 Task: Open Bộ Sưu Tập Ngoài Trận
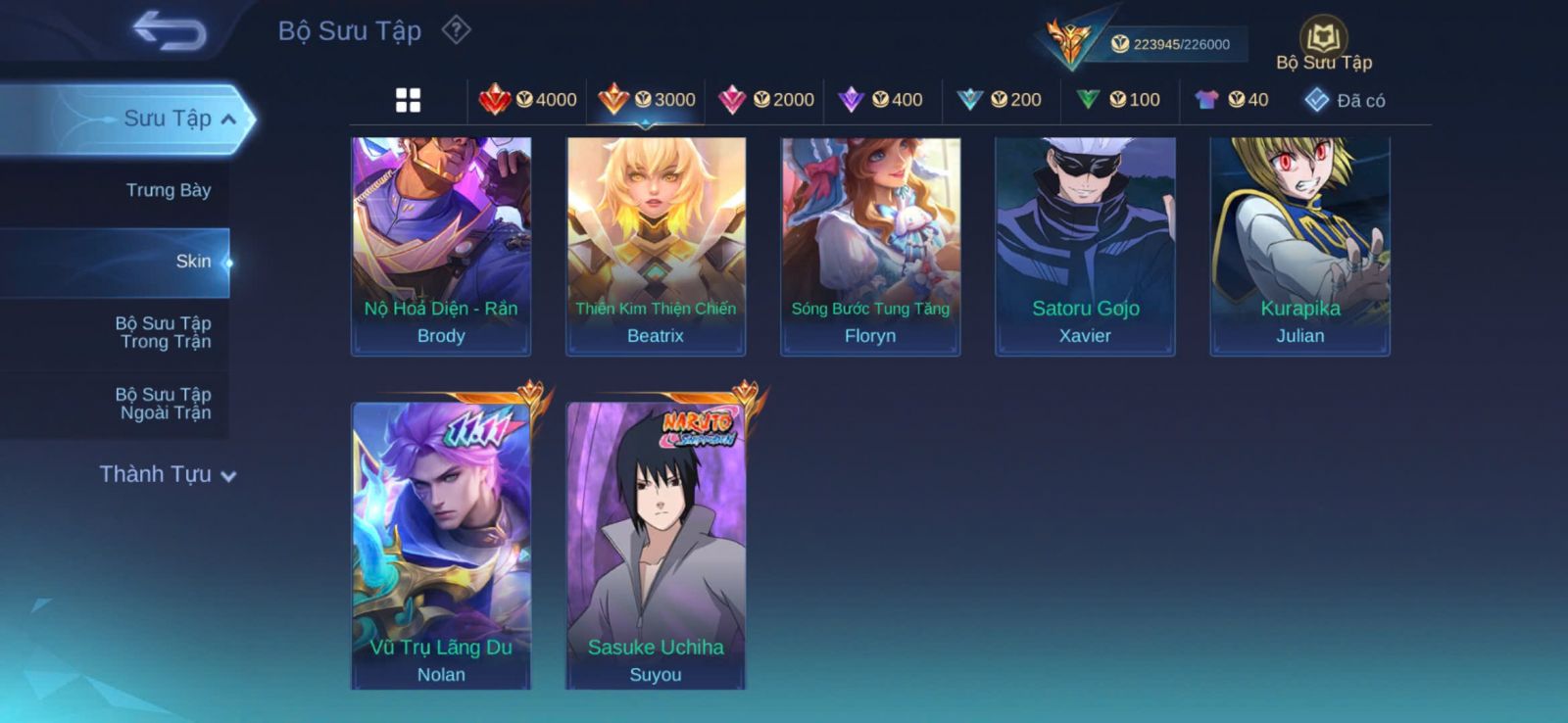point(165,404)
